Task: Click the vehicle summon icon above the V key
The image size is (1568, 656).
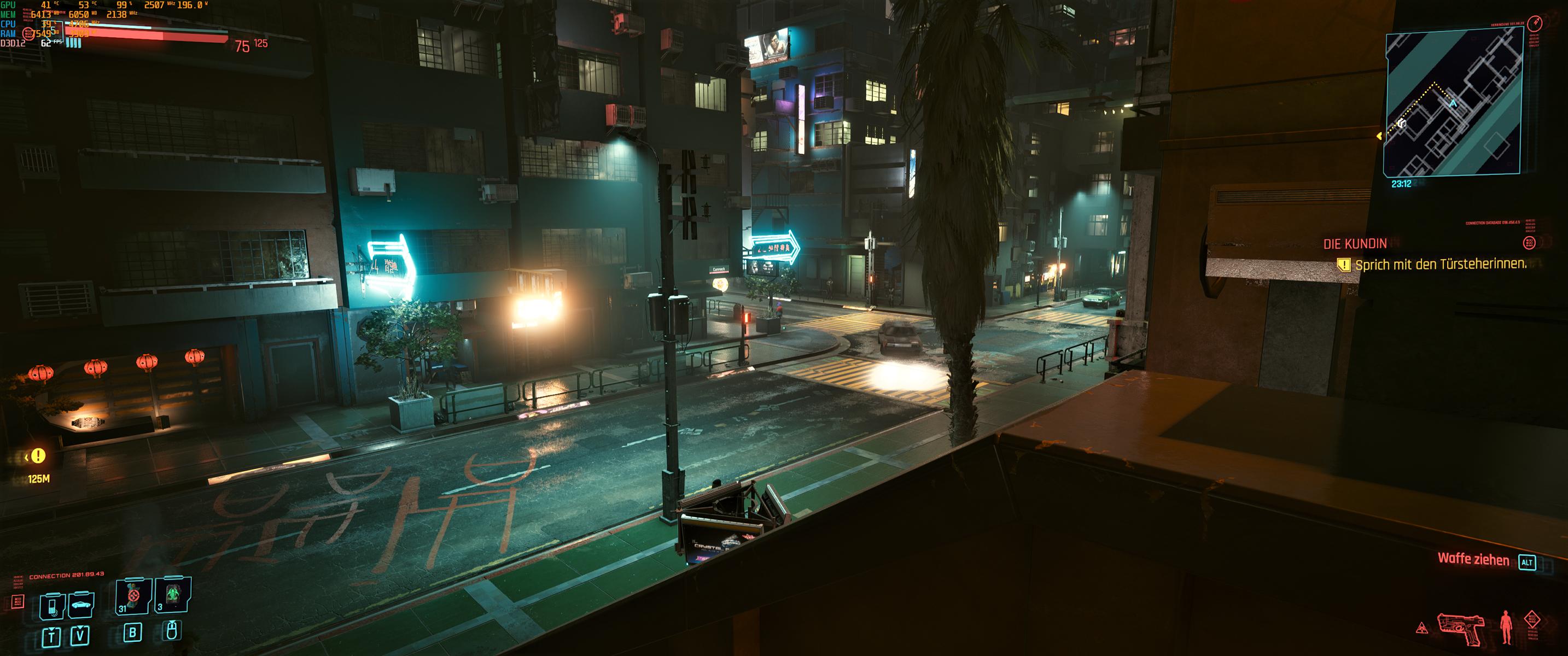Action: (80, 605)
